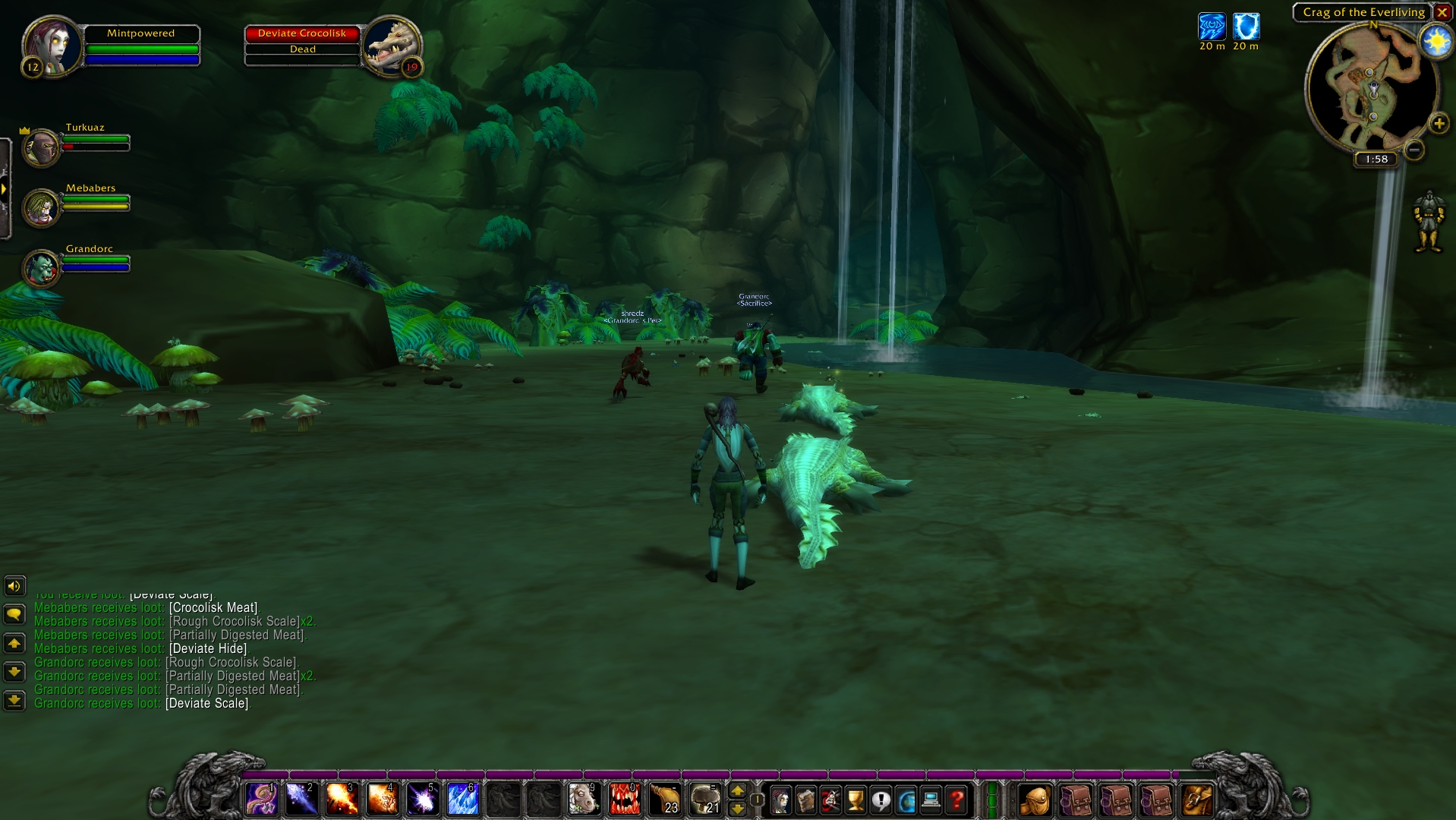Open the chat speech bubble menu
The height and width of the screenshot is (820, 1456).
coord(14,614)
